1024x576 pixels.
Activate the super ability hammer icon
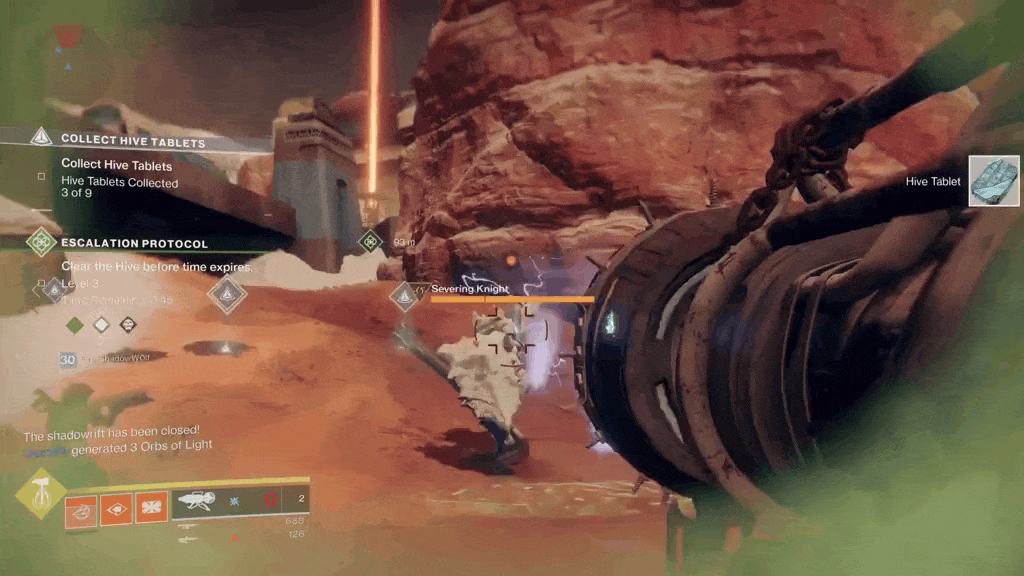(x=40, y=493)
